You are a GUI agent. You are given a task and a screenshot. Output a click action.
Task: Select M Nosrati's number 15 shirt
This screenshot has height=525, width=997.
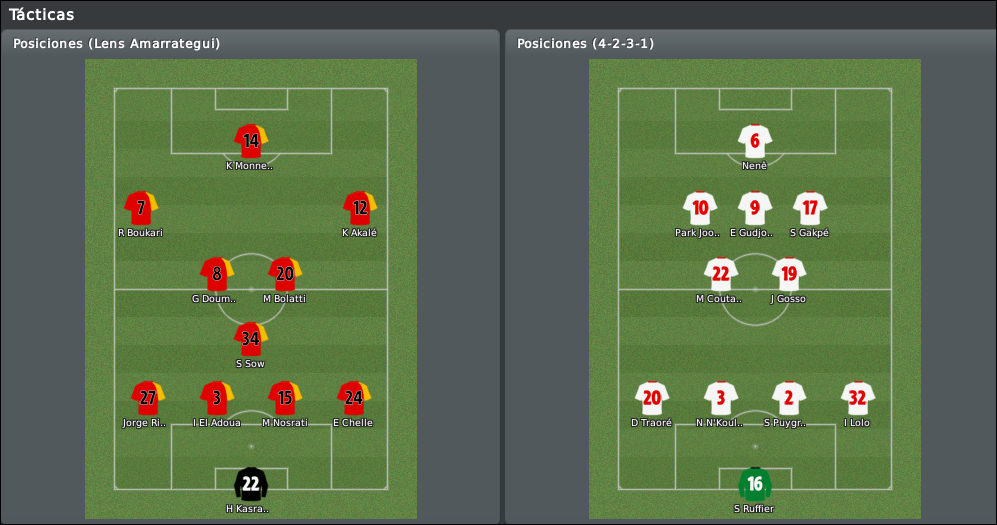click(x=285, y=398)
